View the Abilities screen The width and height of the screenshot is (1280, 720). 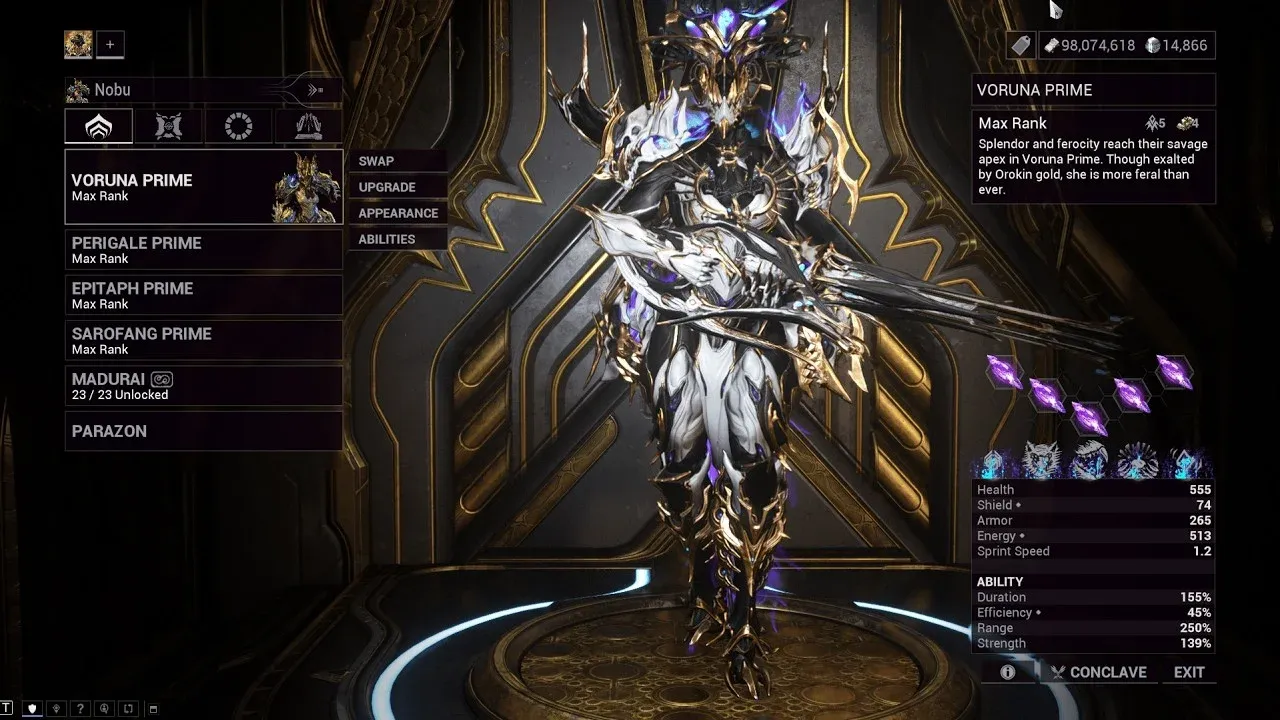[x=387, y=239]
